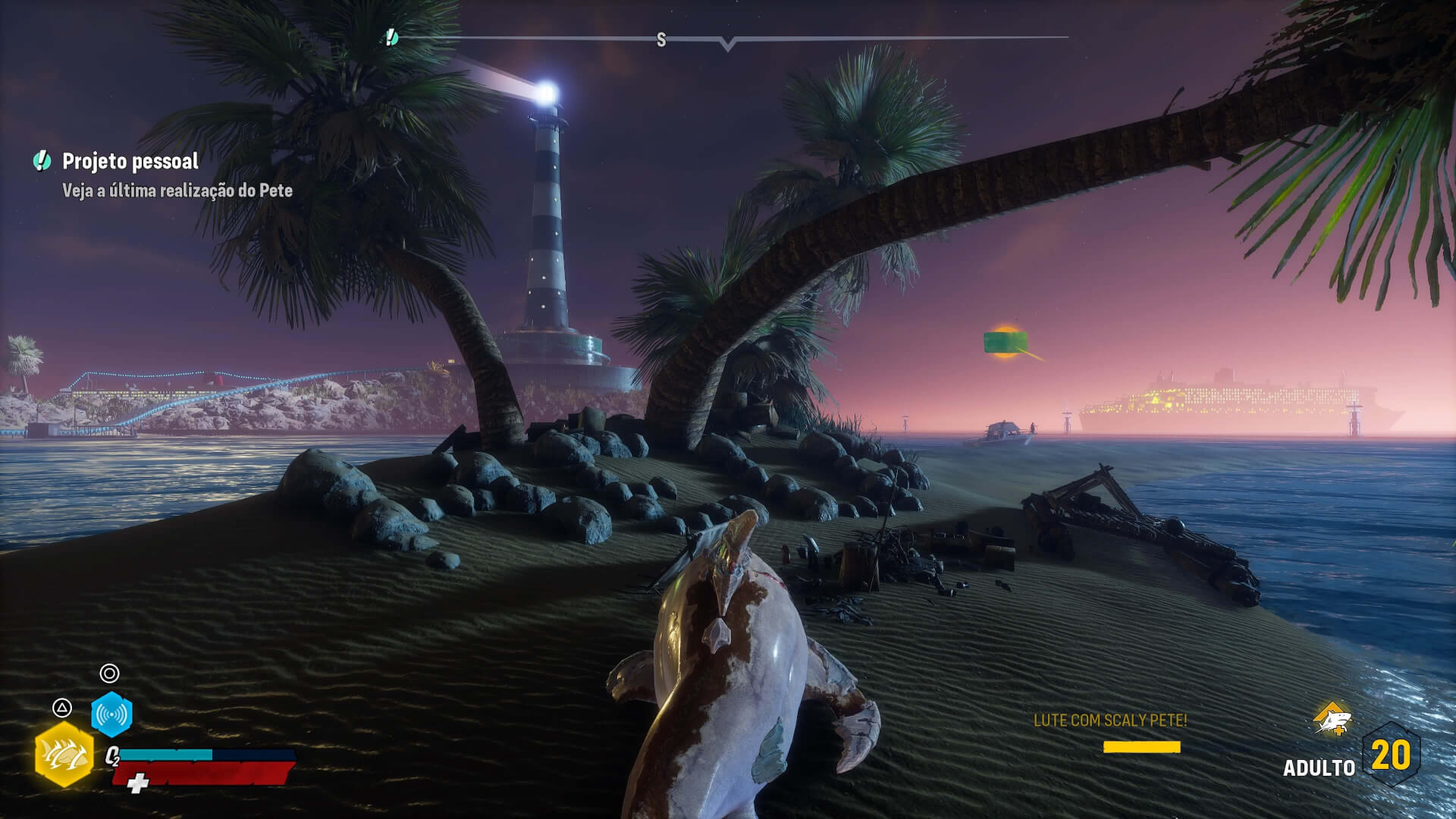Select the Projeto pessoal quest tracker
The width and height of the screenshot is (1456, 819).
coord(130,161)
